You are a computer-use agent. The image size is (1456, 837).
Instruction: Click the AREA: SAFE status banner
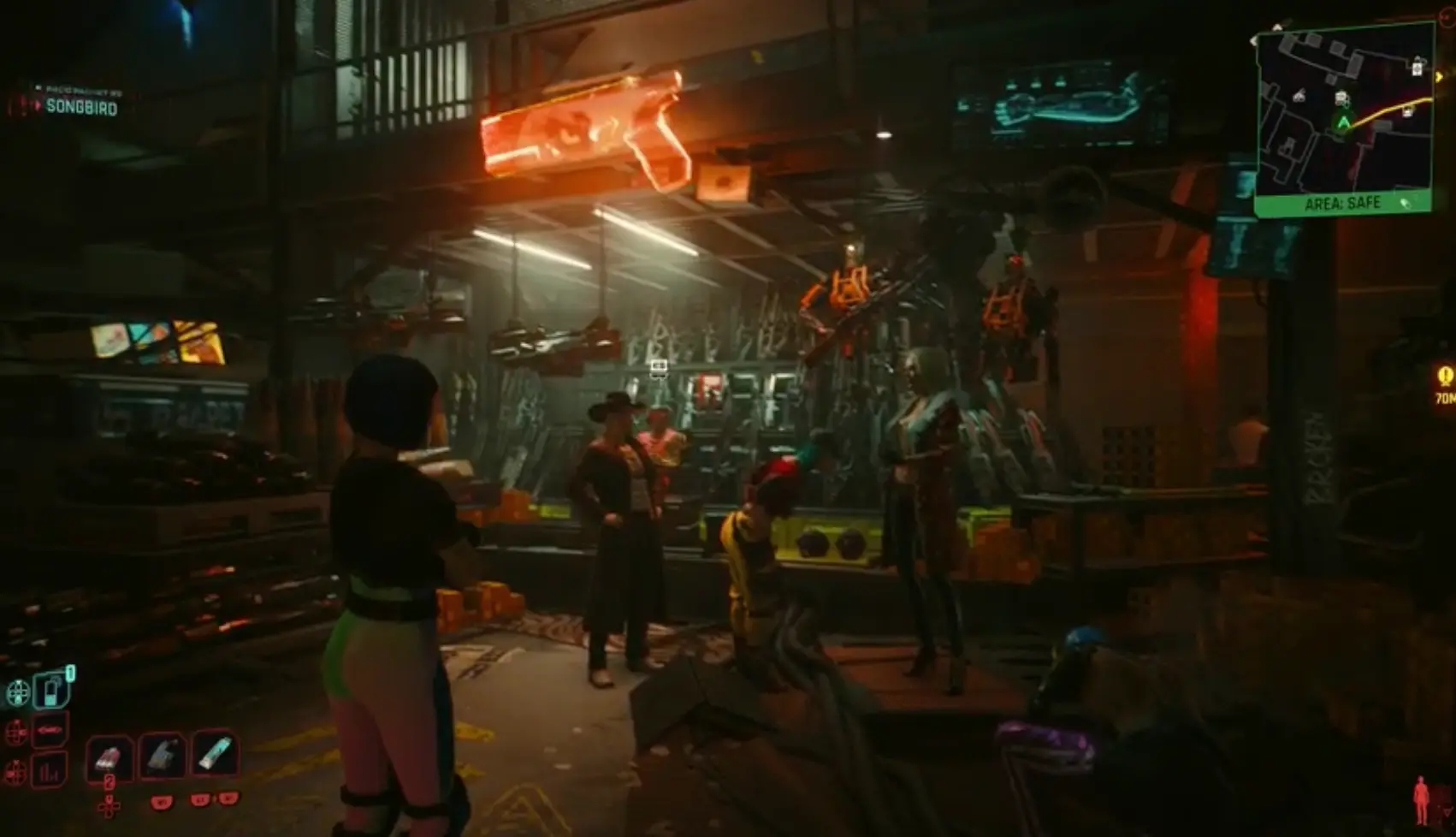tap(1343, 204)
